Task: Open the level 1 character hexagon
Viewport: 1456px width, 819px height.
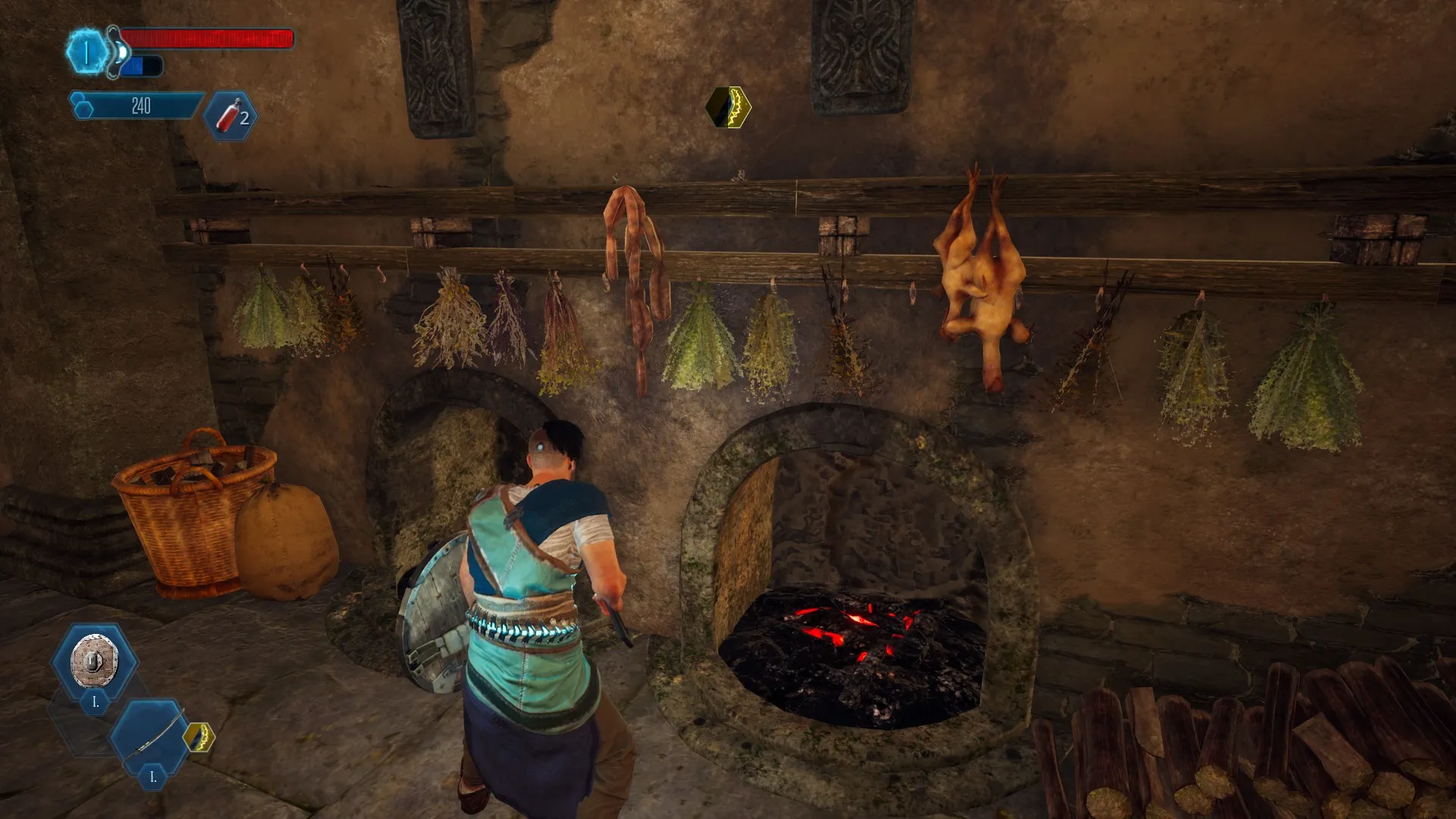Action: pos(86,52)
